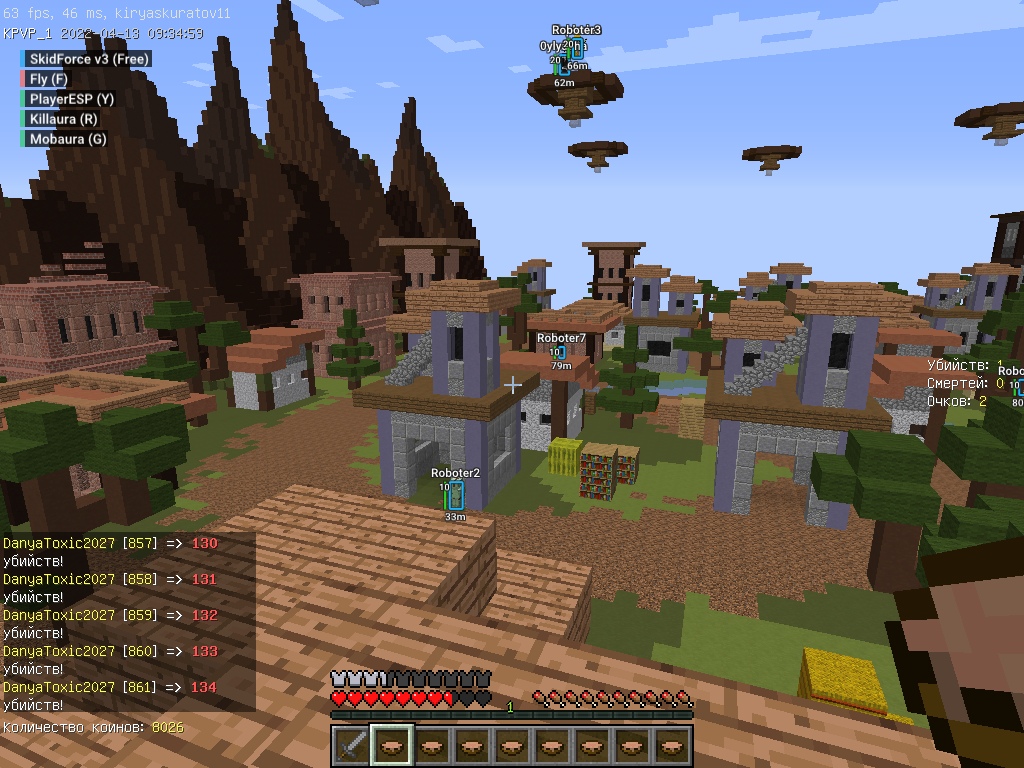Click the highlighted stew bowl hotbar slot
This screenshot has height=768, width=1024.
click(391, 746)
